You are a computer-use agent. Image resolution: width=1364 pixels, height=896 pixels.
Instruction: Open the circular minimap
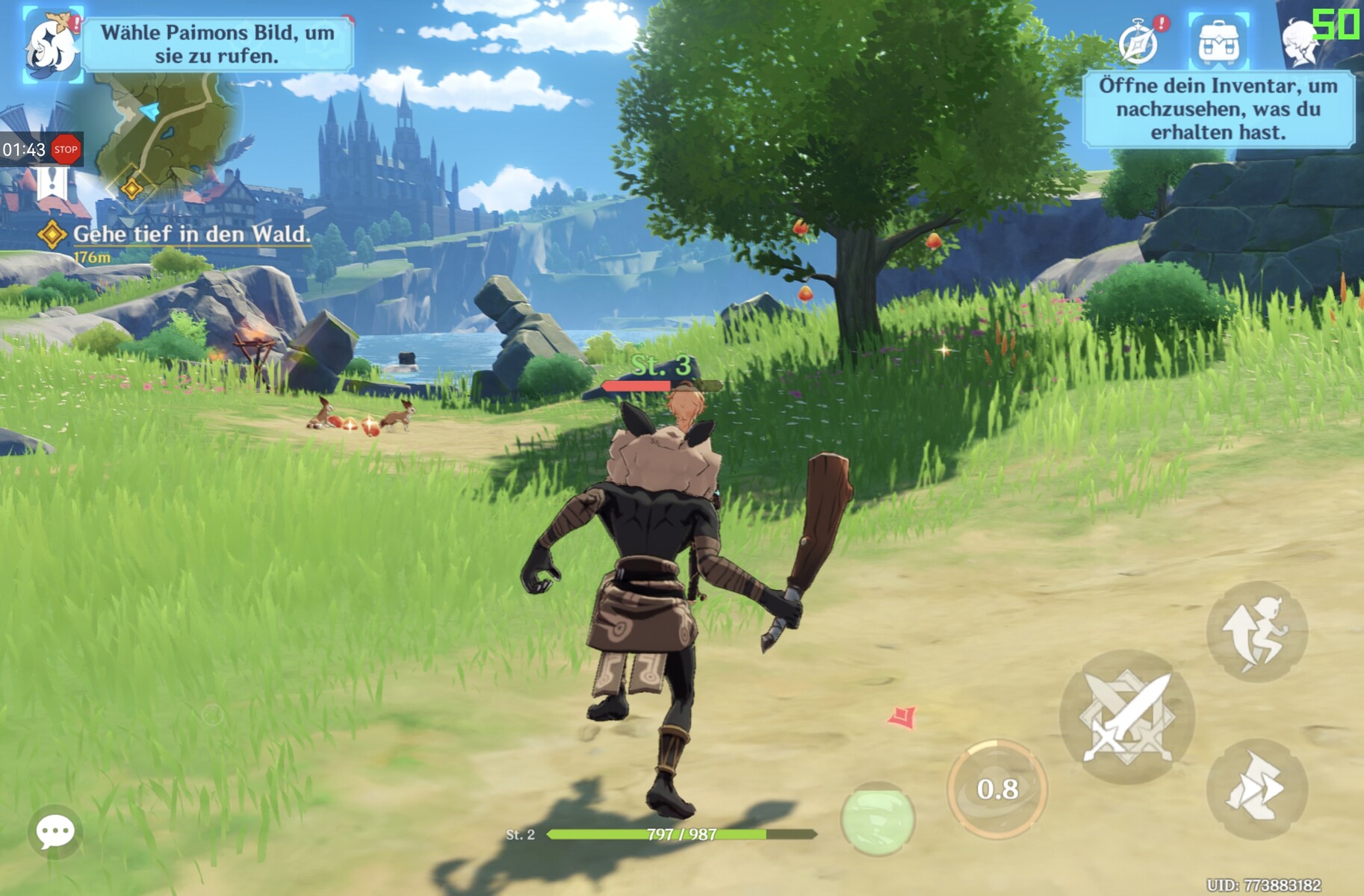pyautogui.click(x=173, y=128)
